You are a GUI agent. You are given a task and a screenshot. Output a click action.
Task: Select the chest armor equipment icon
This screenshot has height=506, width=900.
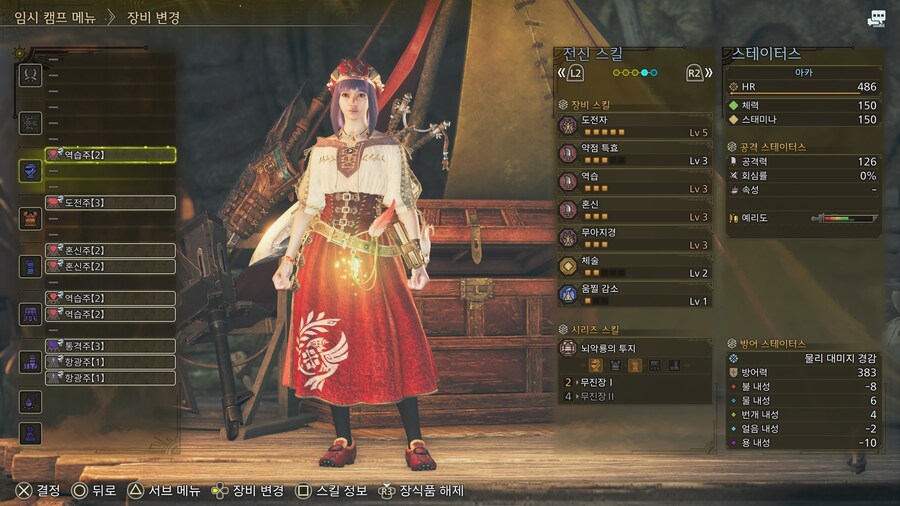pos(30,218)
